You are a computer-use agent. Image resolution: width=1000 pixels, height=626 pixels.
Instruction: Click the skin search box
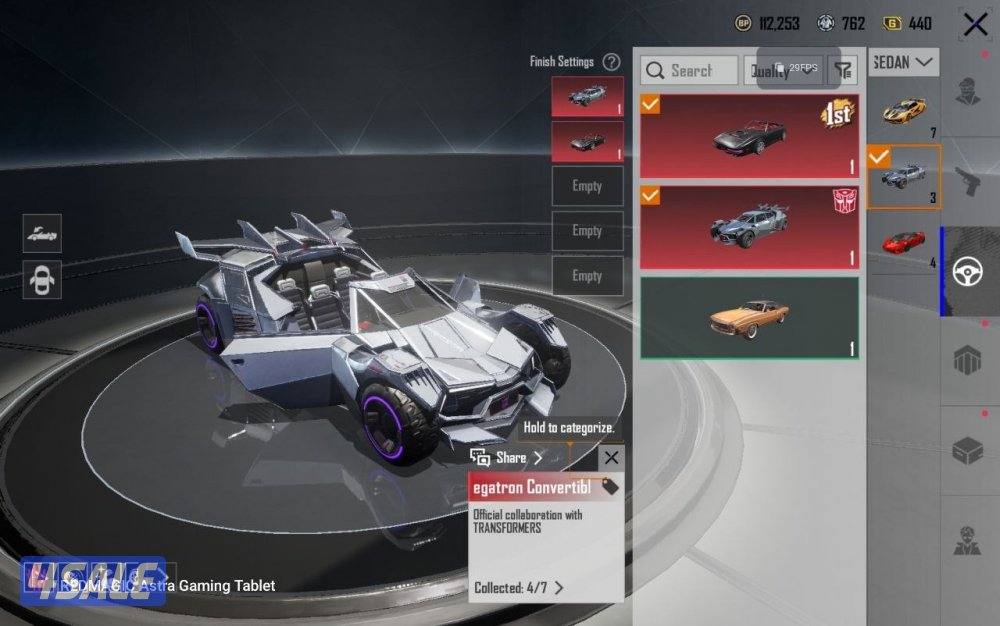690,70
